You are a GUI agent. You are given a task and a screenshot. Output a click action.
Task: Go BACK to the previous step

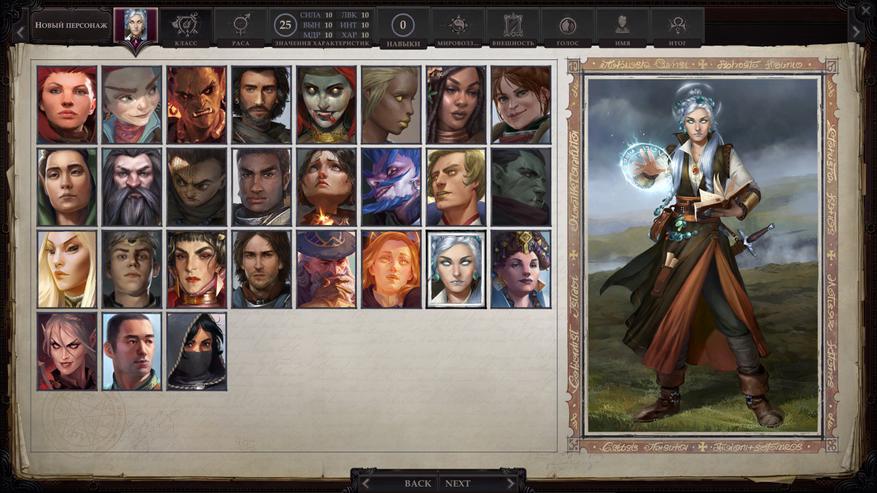pos(417,483)
